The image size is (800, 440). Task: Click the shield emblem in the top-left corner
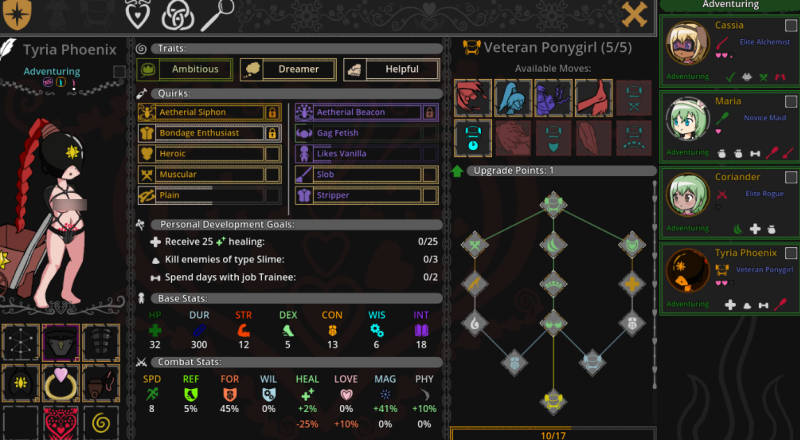[x=19, y=14]
